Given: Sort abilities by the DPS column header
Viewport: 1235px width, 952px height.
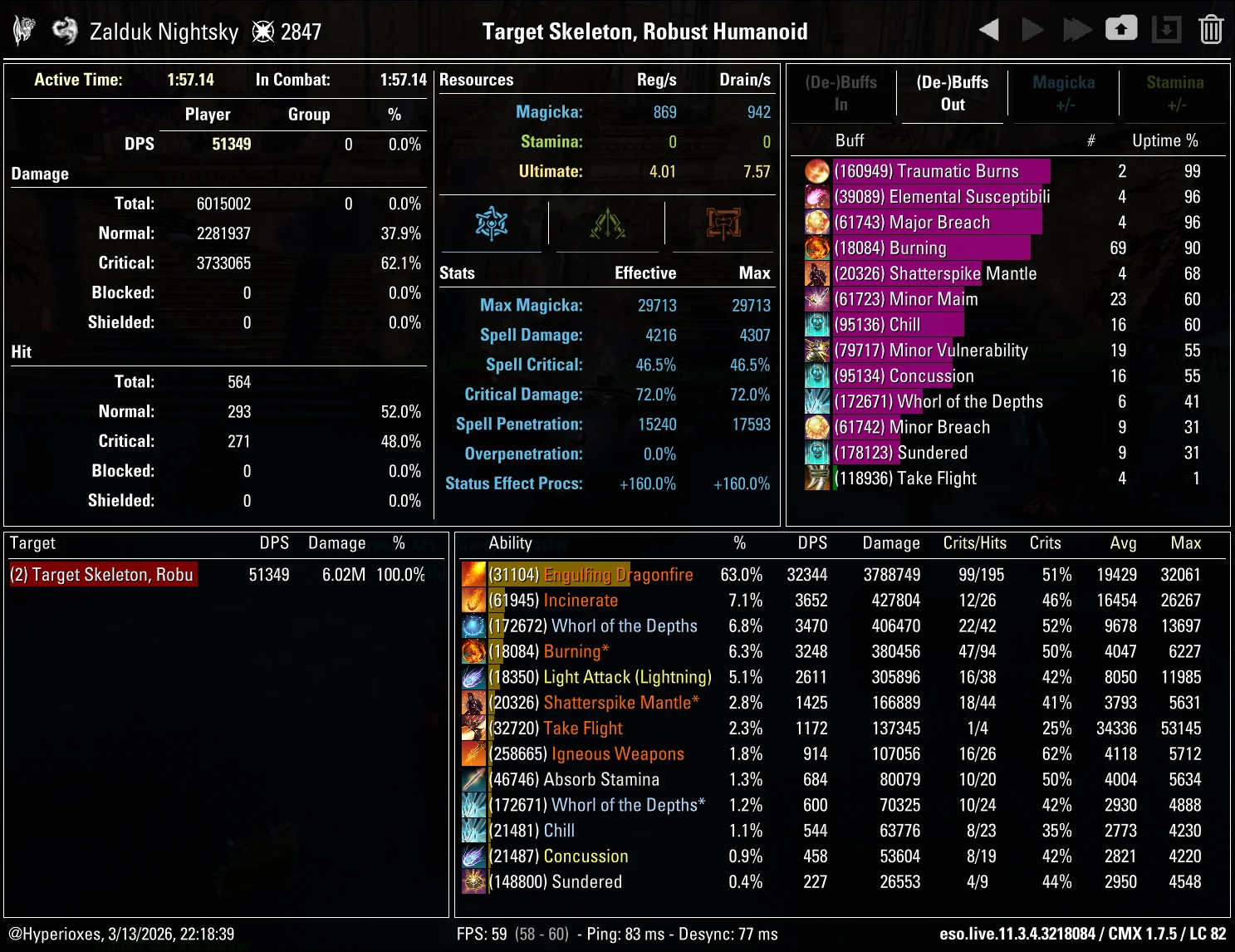Looking at the screenshot, I should pos(812,542).
